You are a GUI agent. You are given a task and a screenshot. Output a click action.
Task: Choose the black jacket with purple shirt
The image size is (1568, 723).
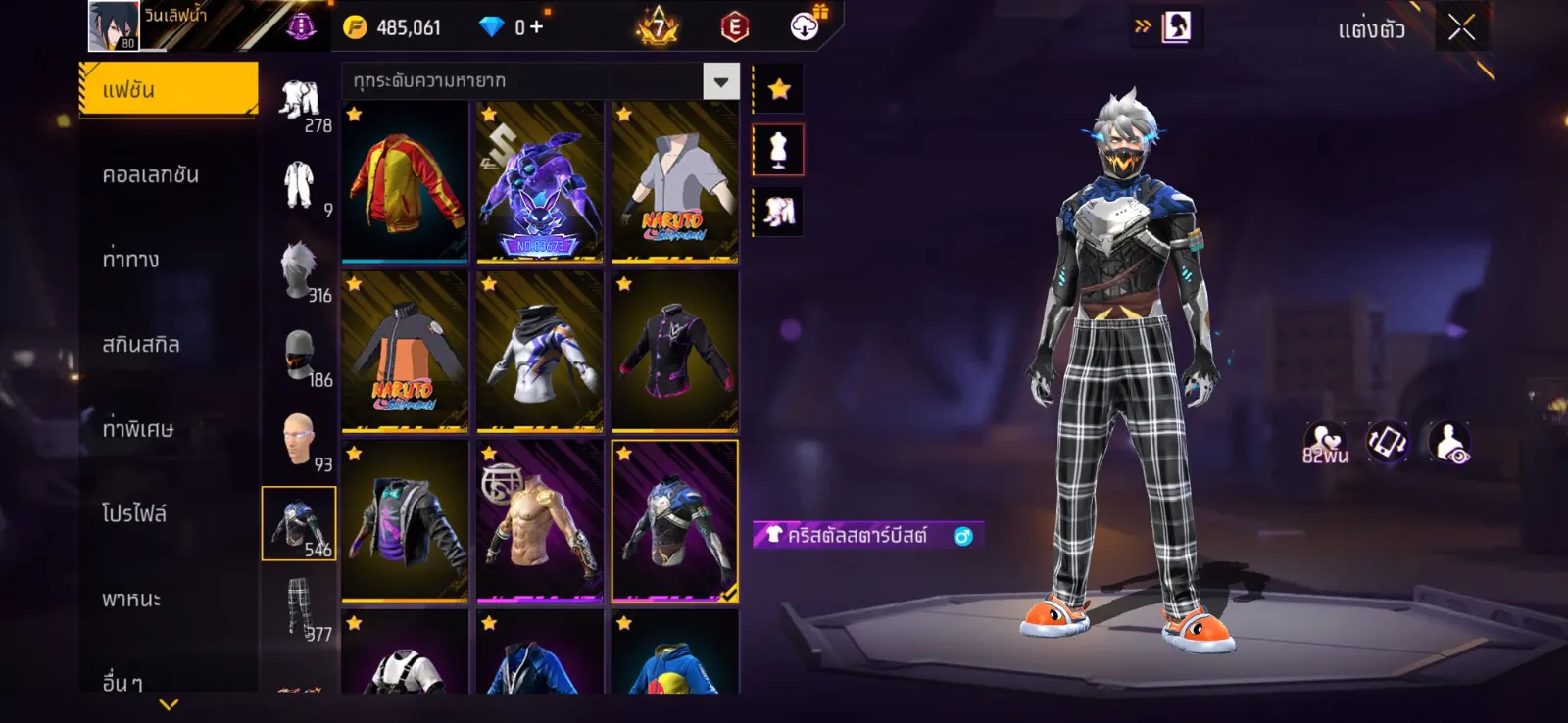click(x=405, y=521)
